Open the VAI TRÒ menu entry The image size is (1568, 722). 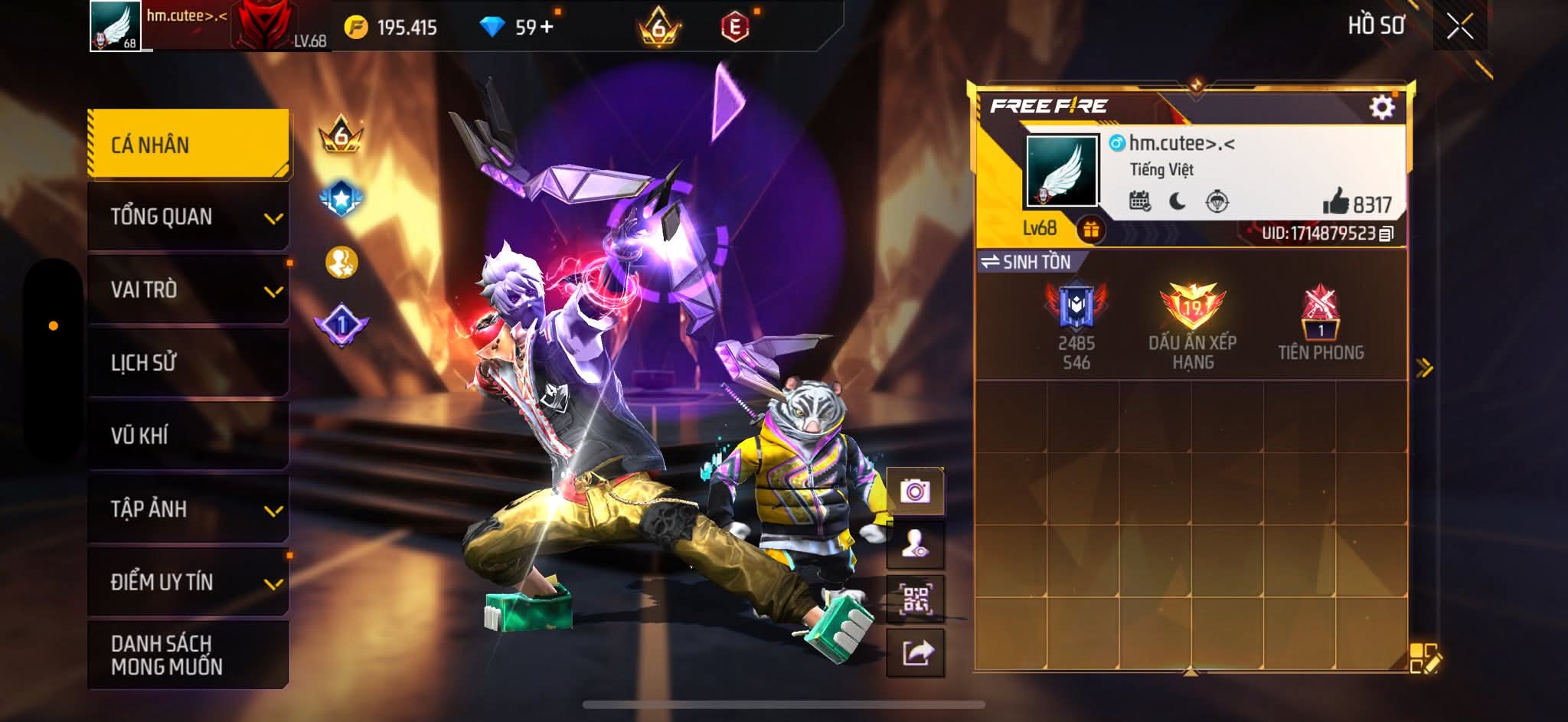click(188, 289)
